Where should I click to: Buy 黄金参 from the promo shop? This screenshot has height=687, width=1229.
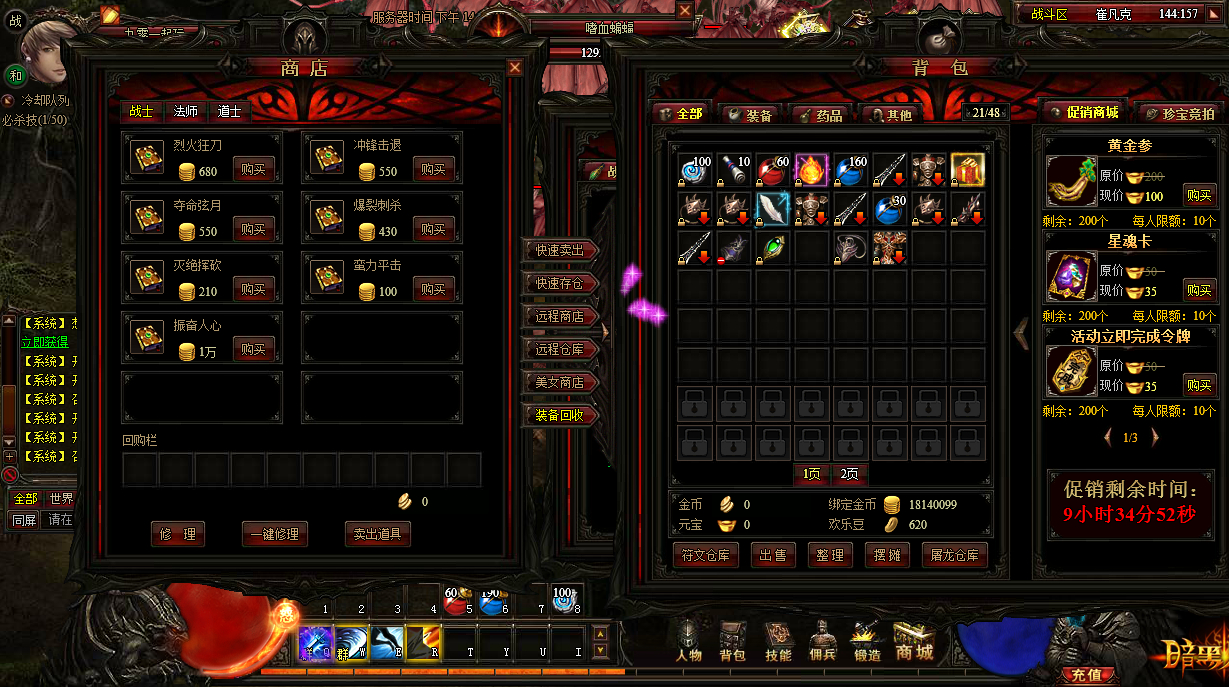[1199, 195]
